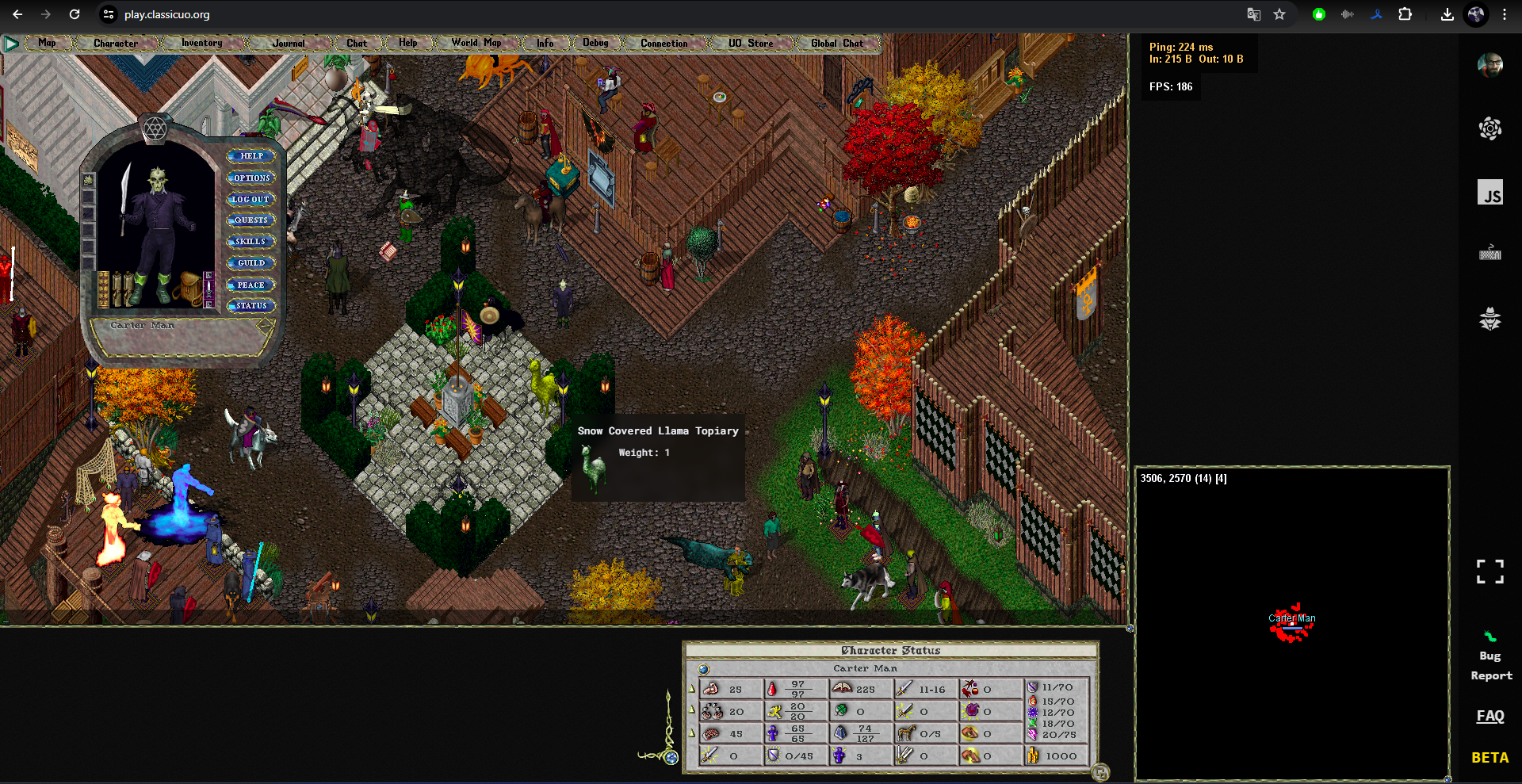Screen dimensions: 1522x784
Task: Open the Journal from top bar
Action: tap(288, 43)
